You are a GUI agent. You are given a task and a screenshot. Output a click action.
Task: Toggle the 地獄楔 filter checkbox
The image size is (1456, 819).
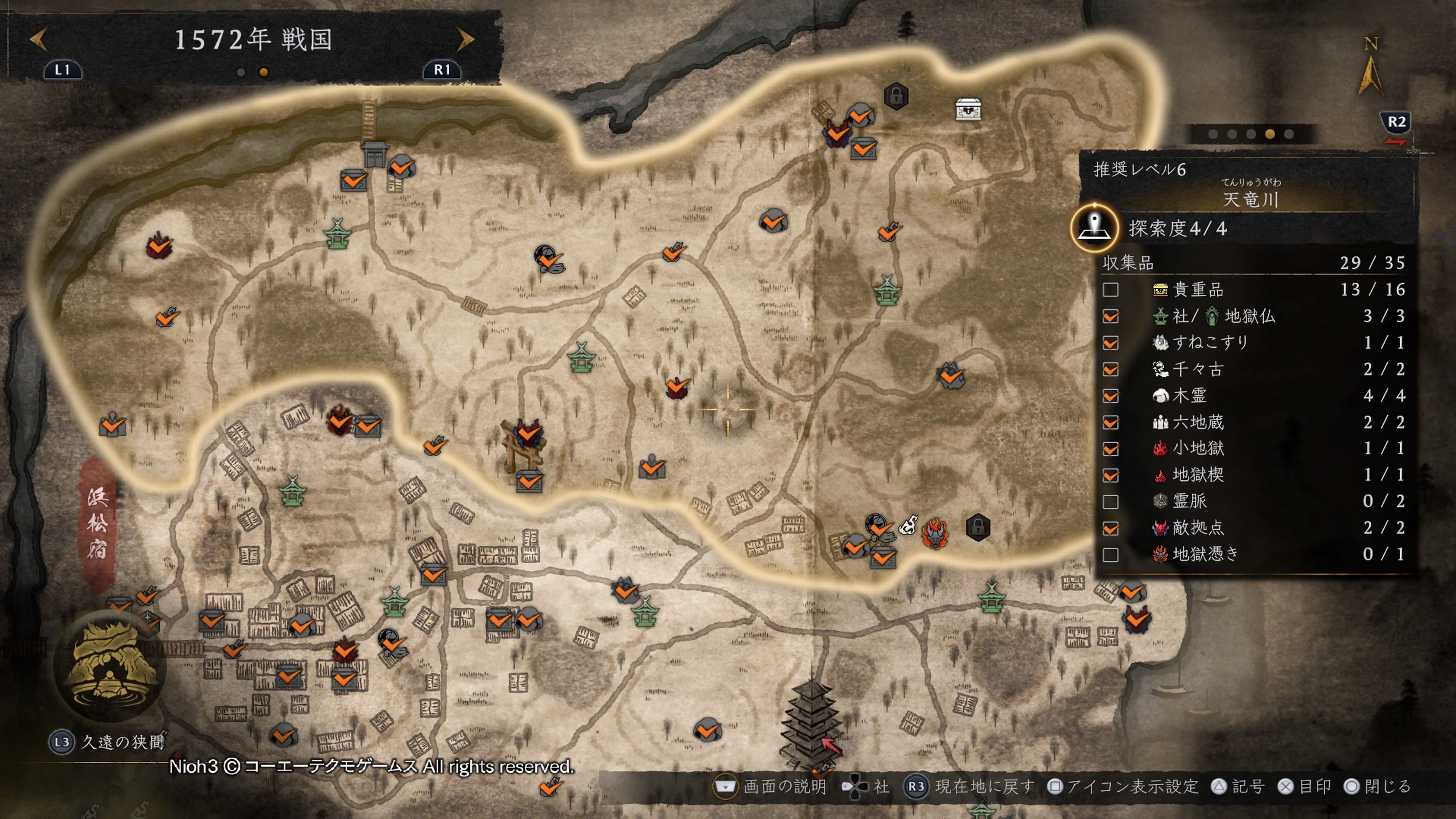click(x=1110, y=475)
